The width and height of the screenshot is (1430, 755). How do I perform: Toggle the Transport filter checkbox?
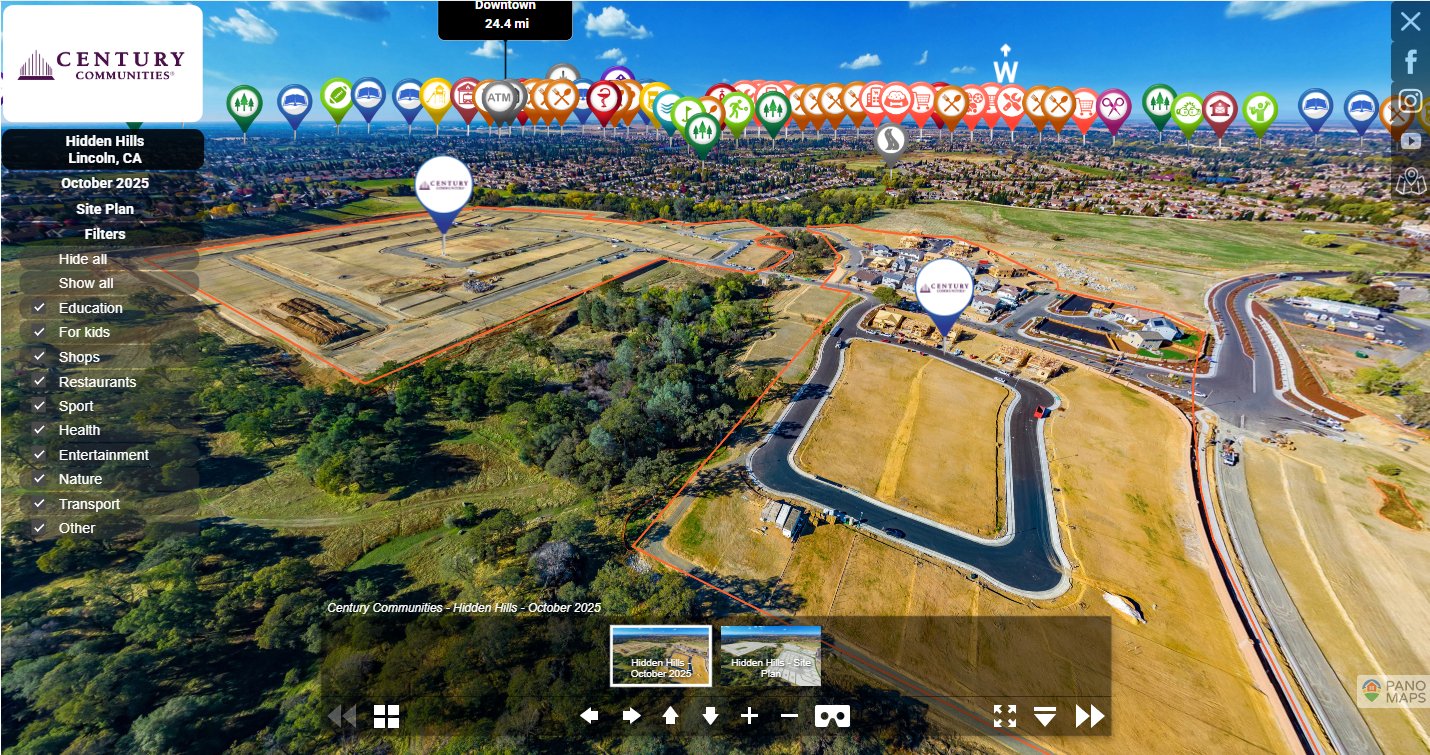pos(39,504)
